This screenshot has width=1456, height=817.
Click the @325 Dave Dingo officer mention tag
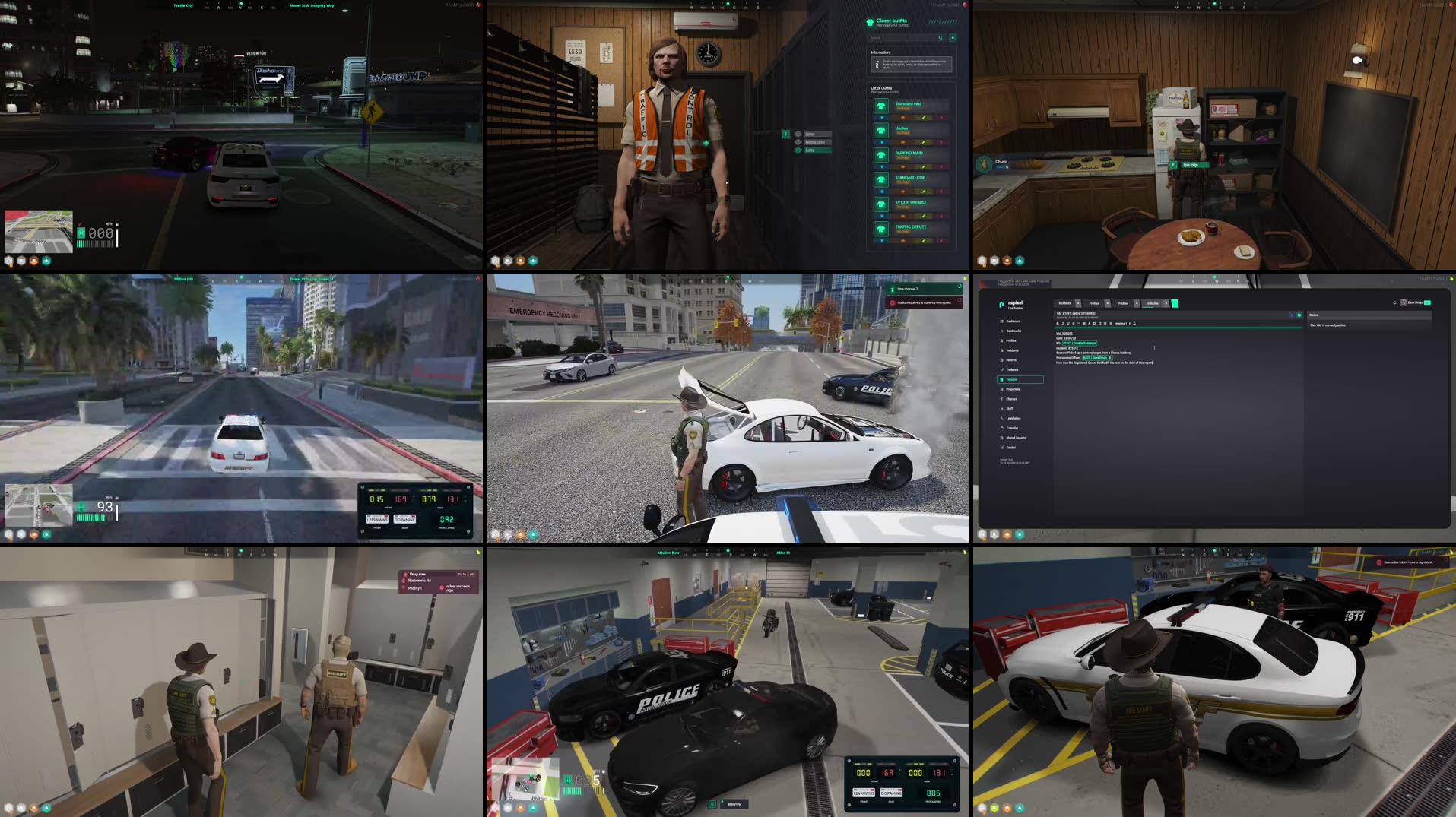tap(1094, 358)
